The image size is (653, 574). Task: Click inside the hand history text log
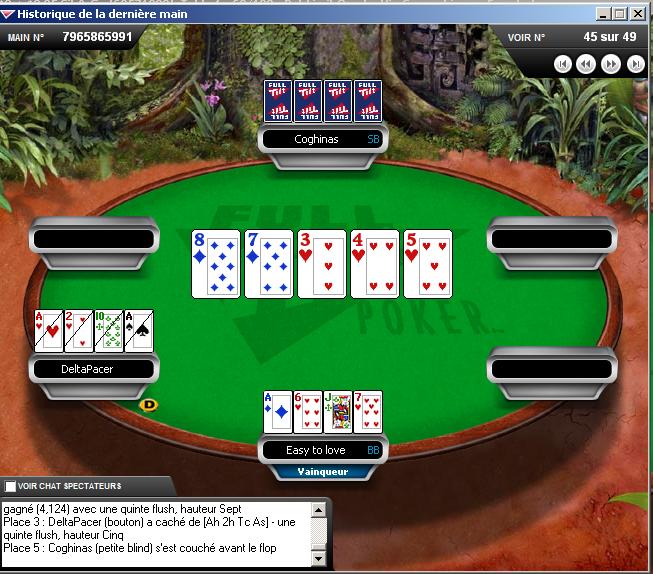pos(155,535)
